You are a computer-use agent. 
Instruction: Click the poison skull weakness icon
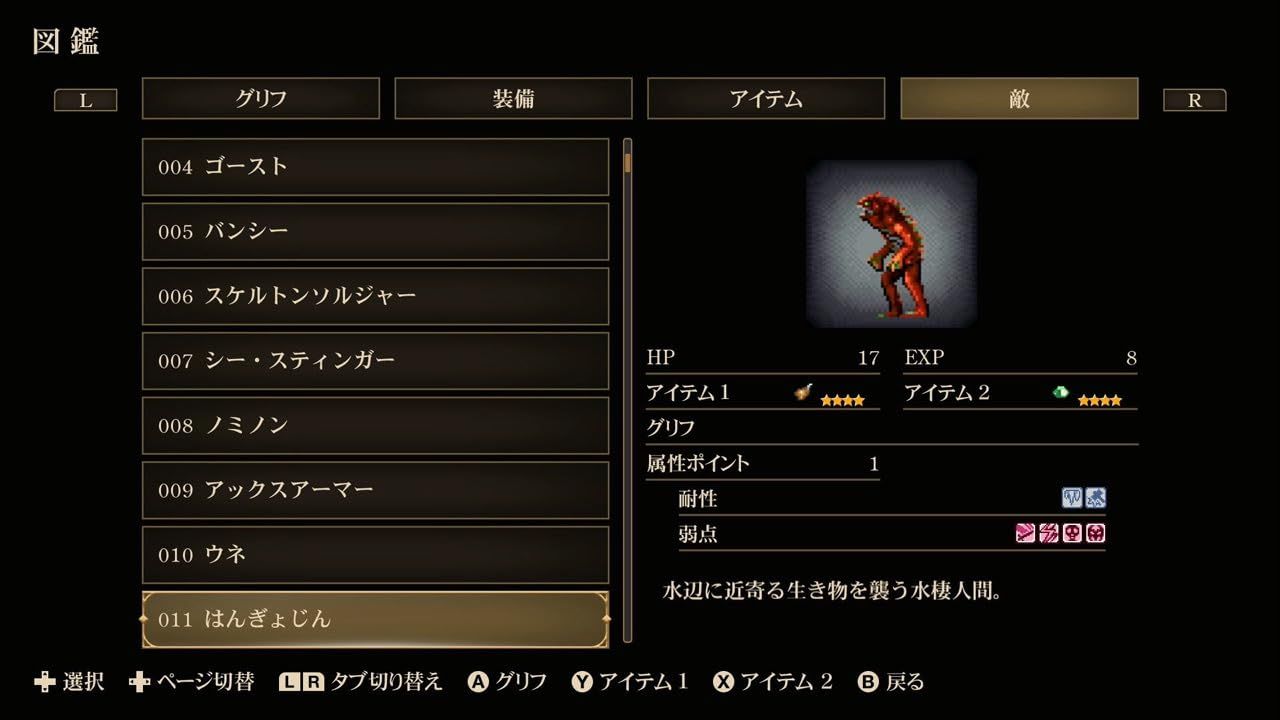click(x=1071, y=533)
